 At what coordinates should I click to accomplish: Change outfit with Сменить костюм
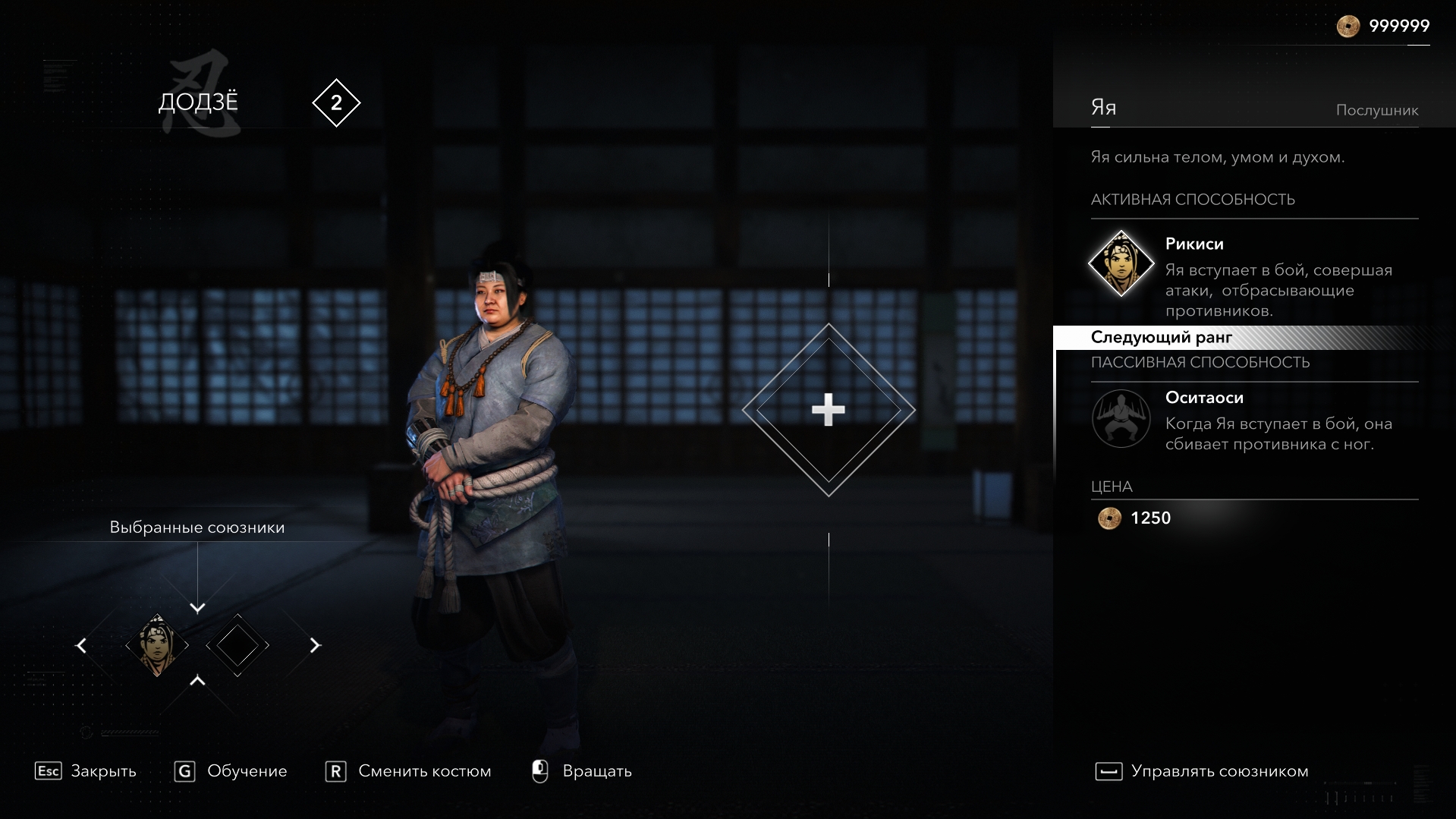coord(408,771)
